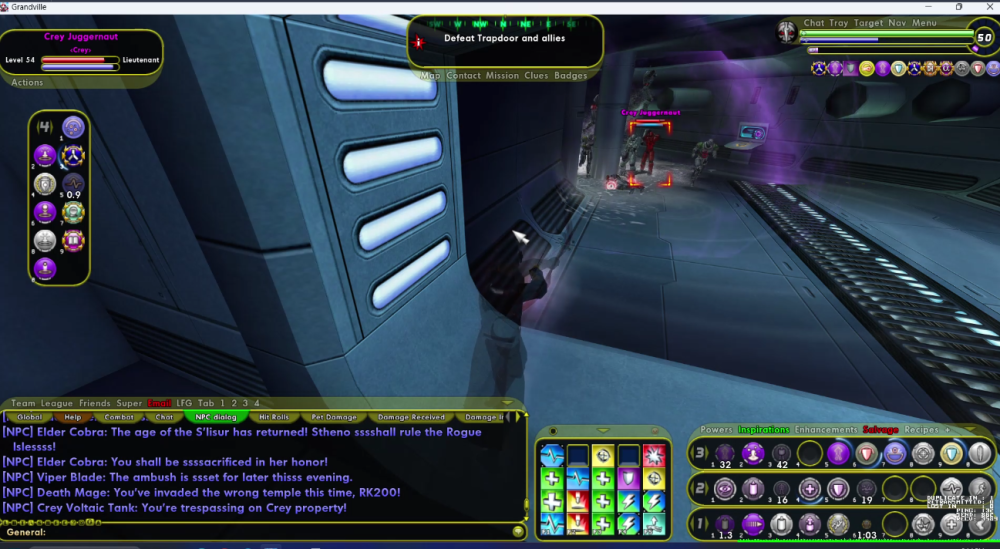Open the Powers list
The width and height of the screenshot is (1000, 549).
coord(716,430)
